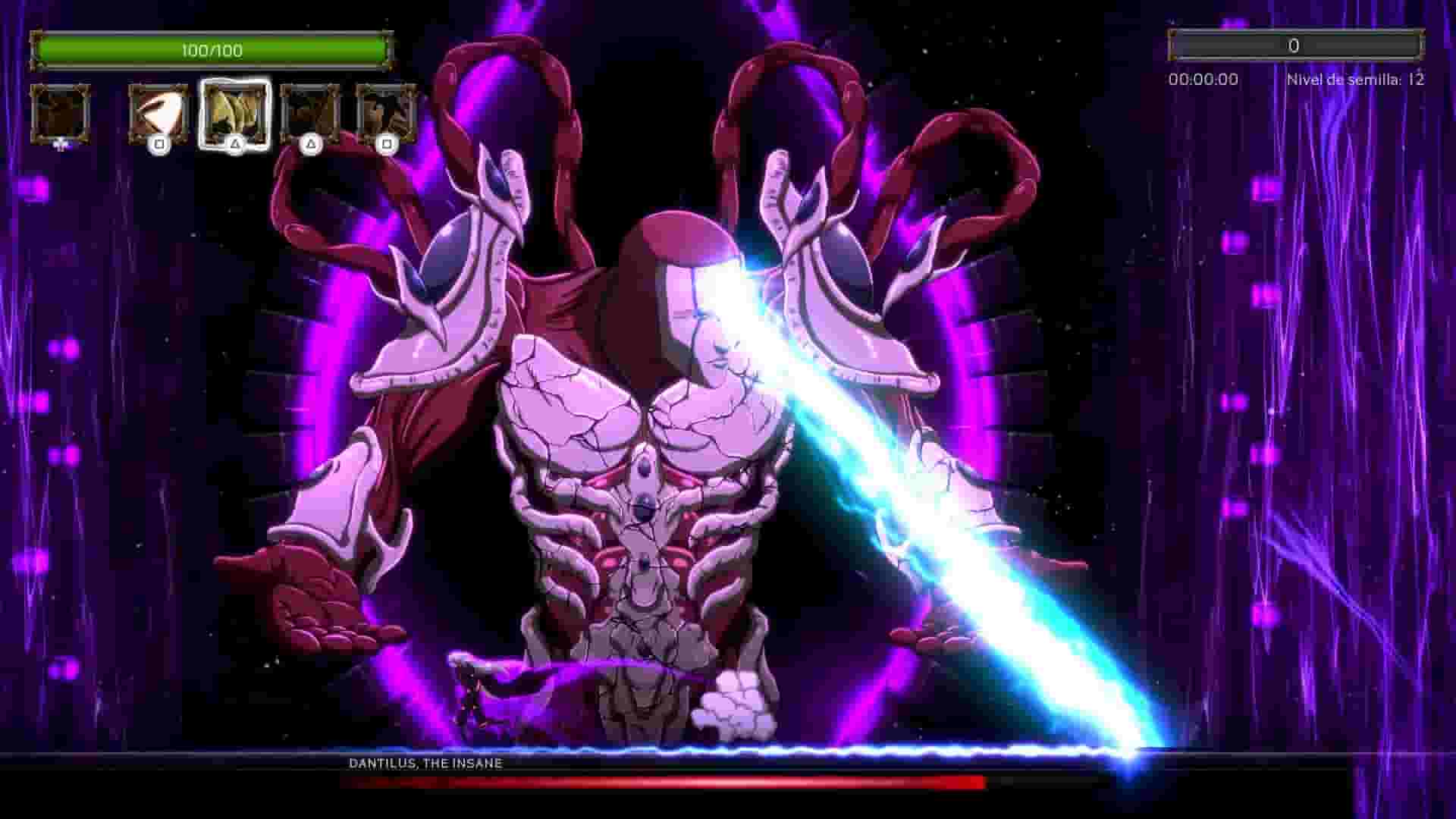Click the Triangle badge under the fourth slot
The height and width of the screenshot is (819, 1456).
[x=313, y=144]
